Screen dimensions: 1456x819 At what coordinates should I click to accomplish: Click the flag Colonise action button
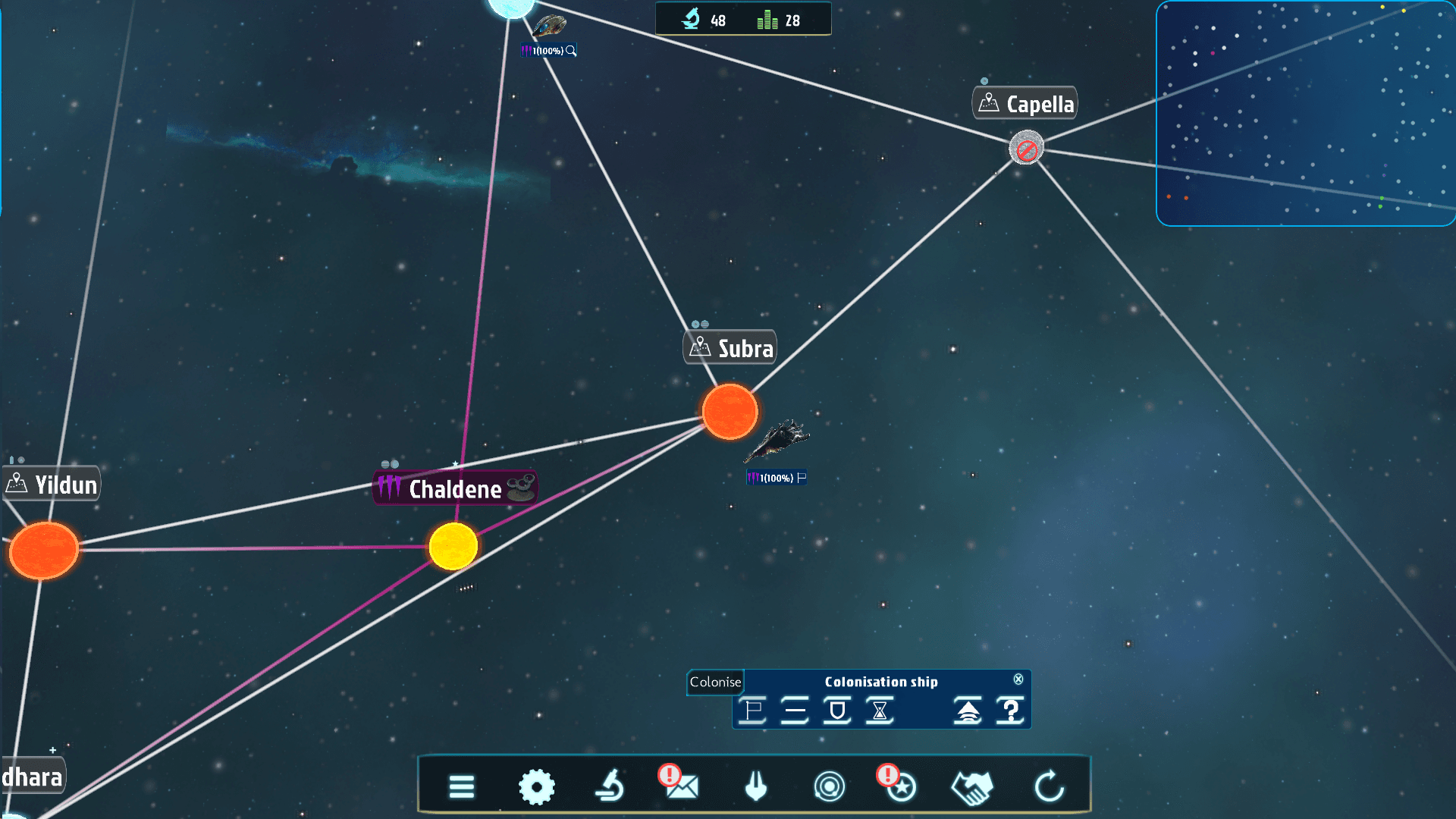(753, 711)
